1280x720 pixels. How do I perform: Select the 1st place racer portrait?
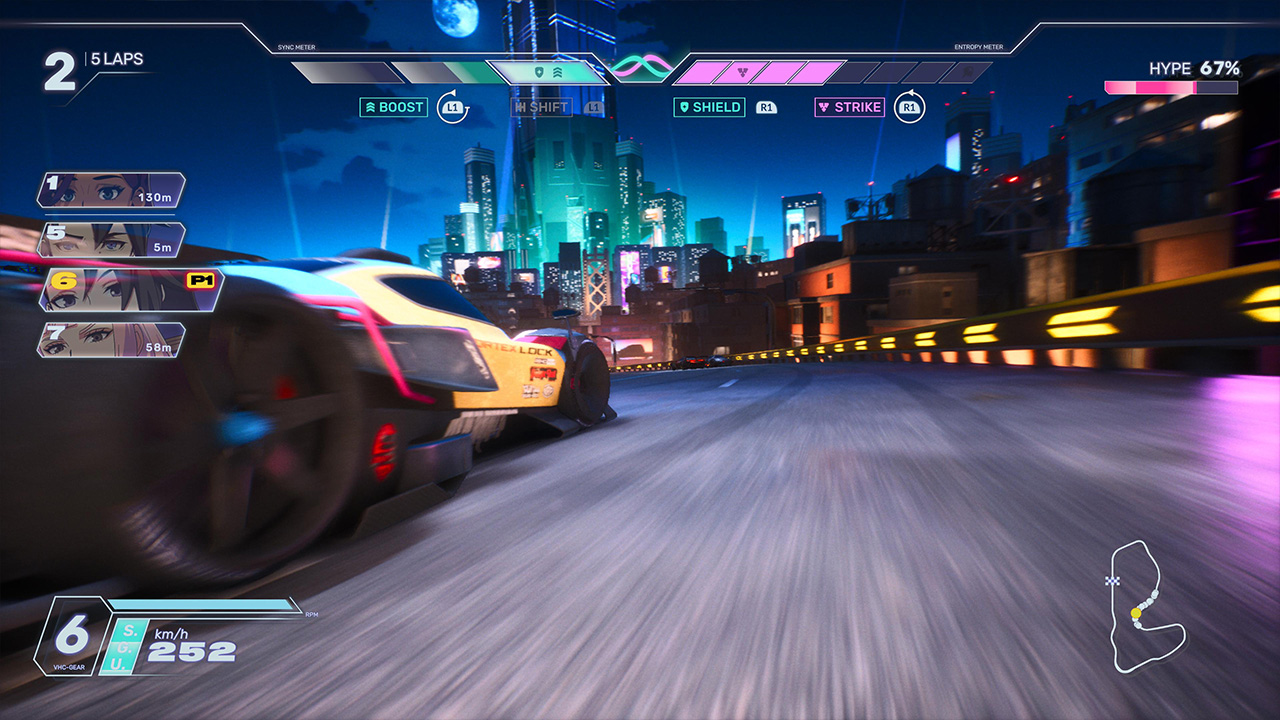[x=111, y=190]
